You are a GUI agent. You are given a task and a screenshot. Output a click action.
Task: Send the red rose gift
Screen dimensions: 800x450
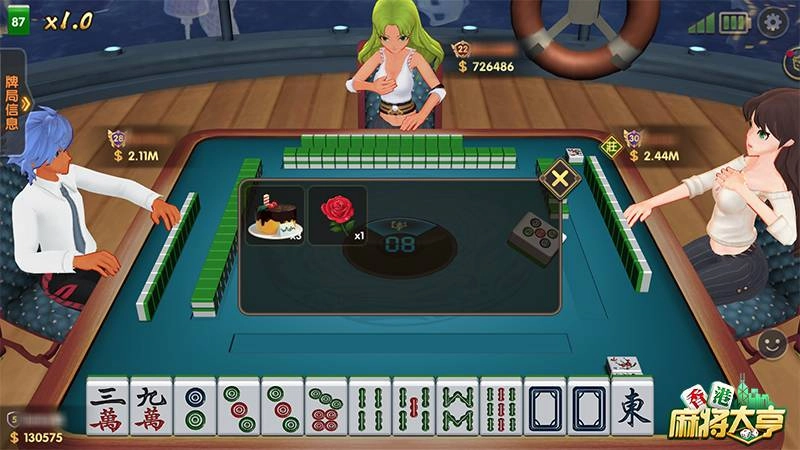coord(337,215)
